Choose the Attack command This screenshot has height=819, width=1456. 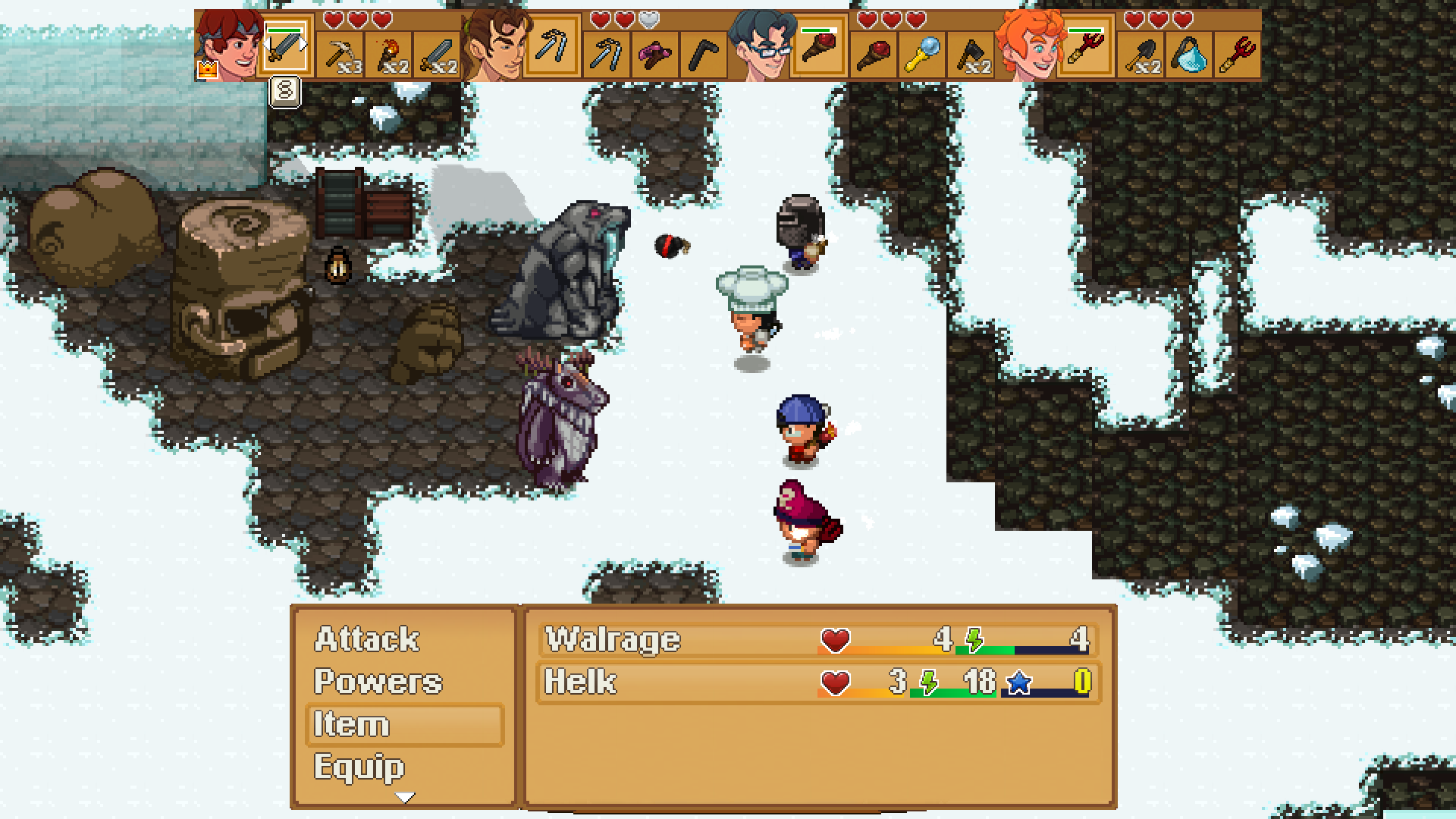[366, 639]
